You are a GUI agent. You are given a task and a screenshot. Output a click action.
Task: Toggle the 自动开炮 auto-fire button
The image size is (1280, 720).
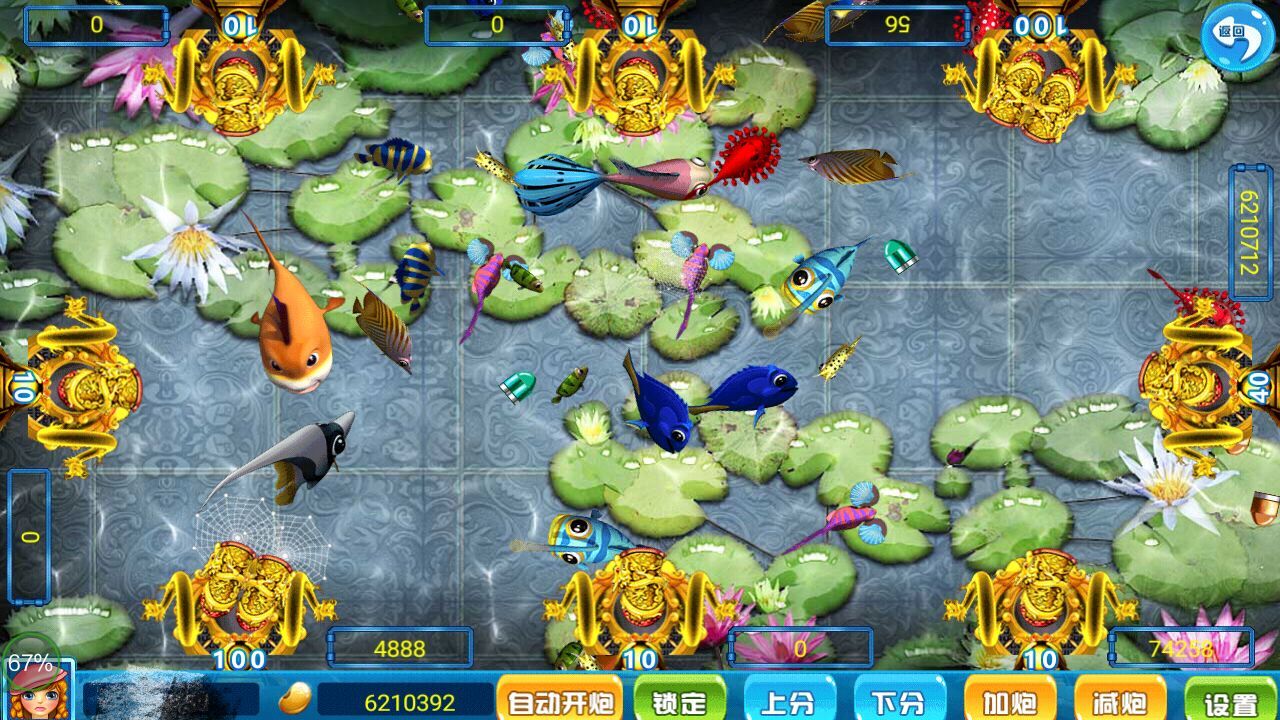tap(559, 702)
